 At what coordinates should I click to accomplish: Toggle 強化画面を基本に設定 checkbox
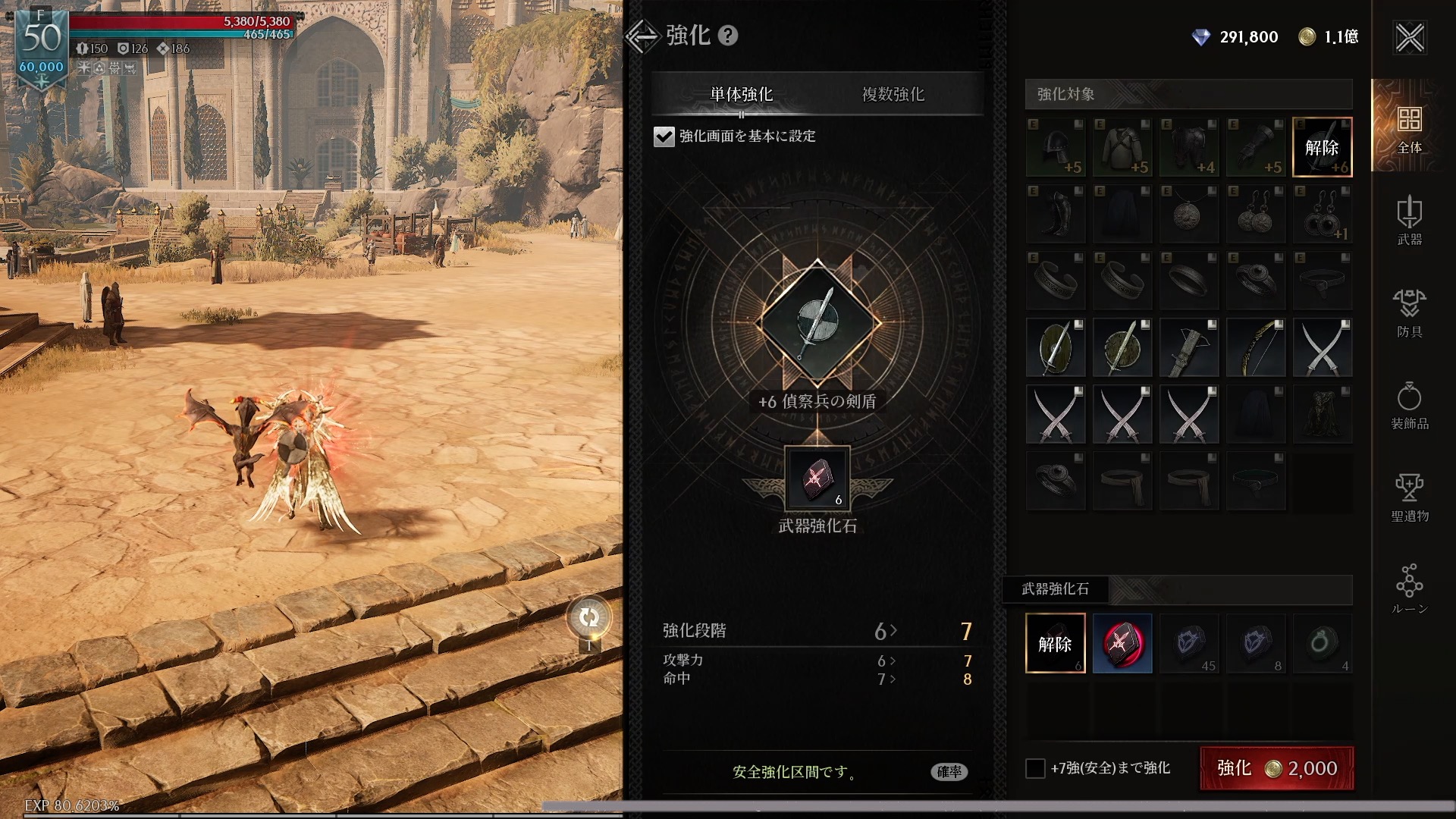coord(664,136)
